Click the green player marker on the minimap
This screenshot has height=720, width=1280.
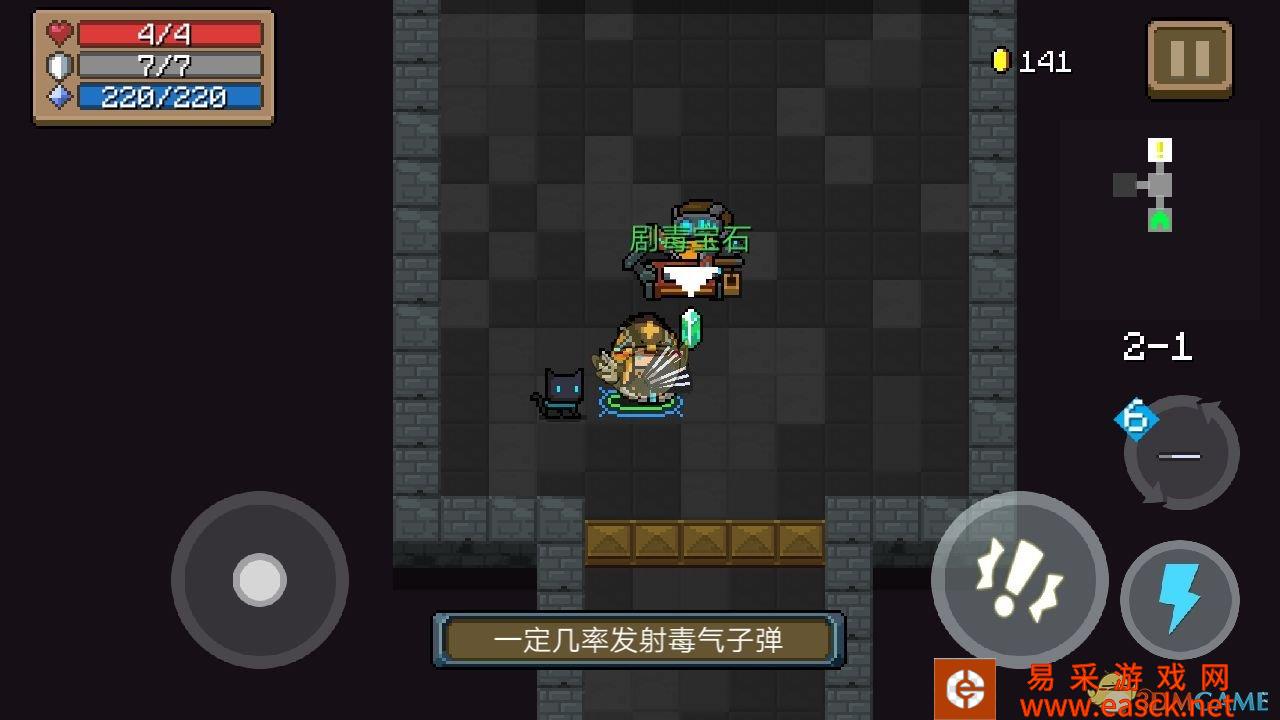coord(1160,220)
